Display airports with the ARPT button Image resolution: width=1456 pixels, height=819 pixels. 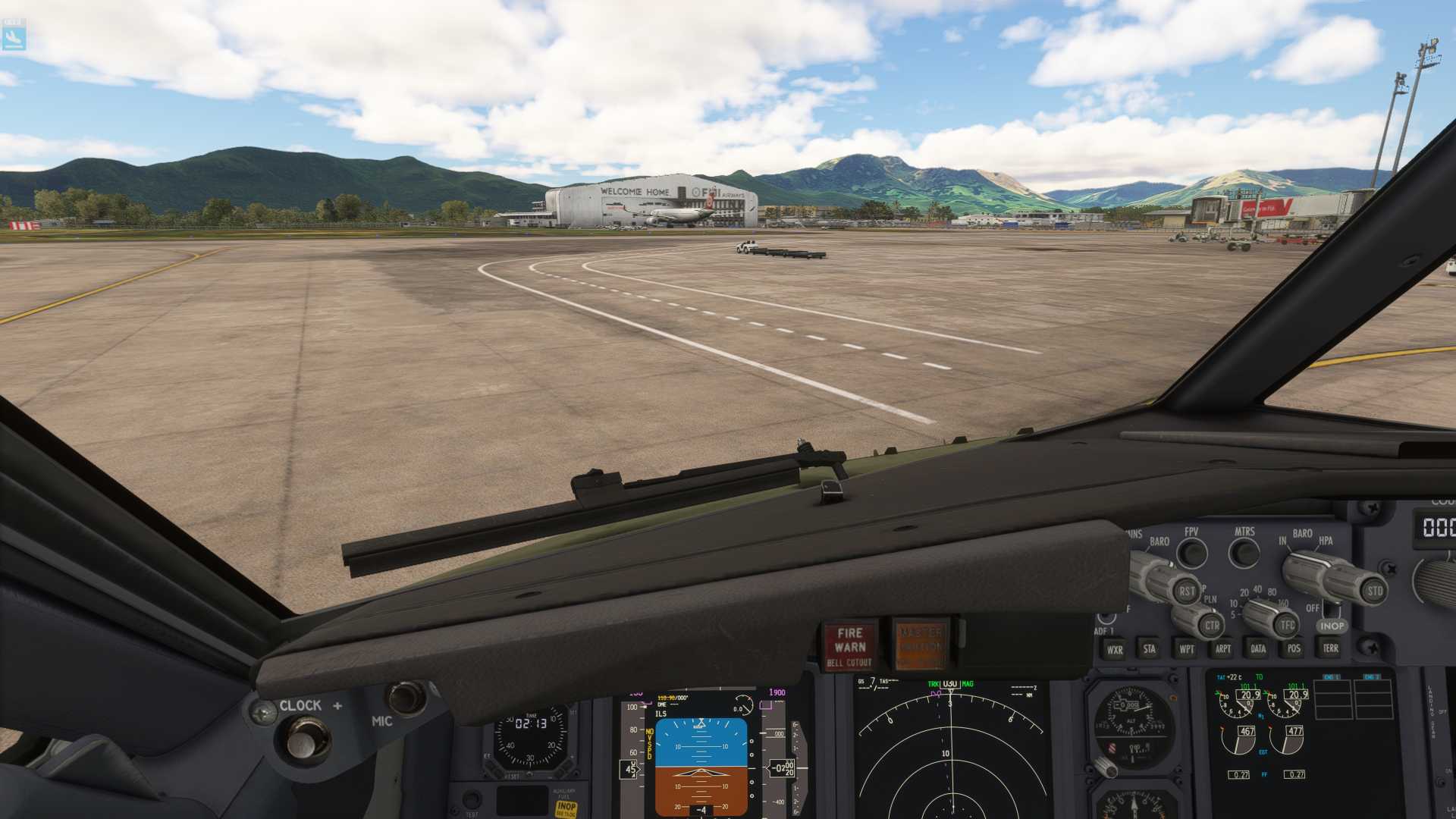1222,648
